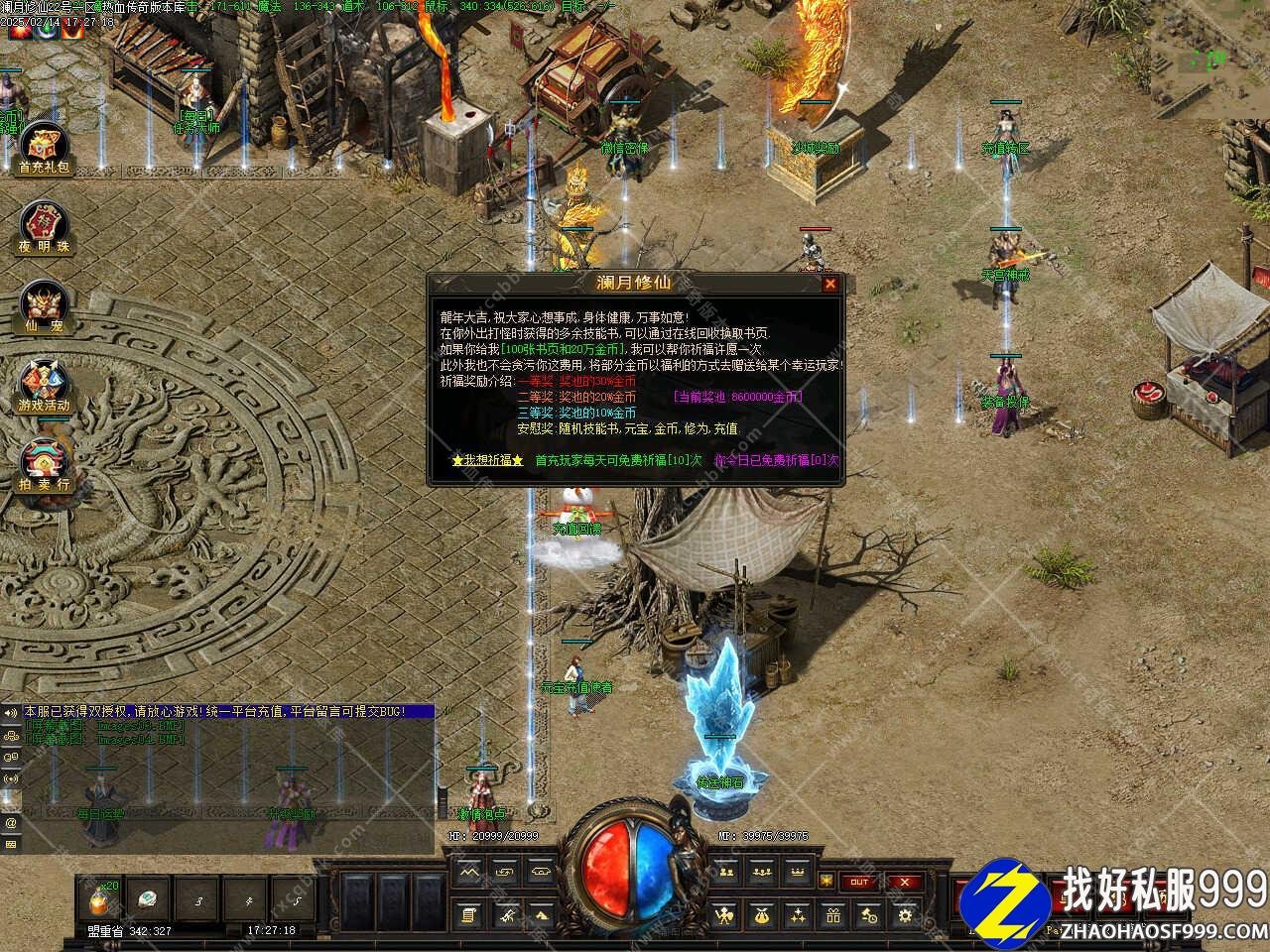Screen dimensions: 1270x952
Task: Open the 拍卖行 auction house
Action: pos(44,464)
